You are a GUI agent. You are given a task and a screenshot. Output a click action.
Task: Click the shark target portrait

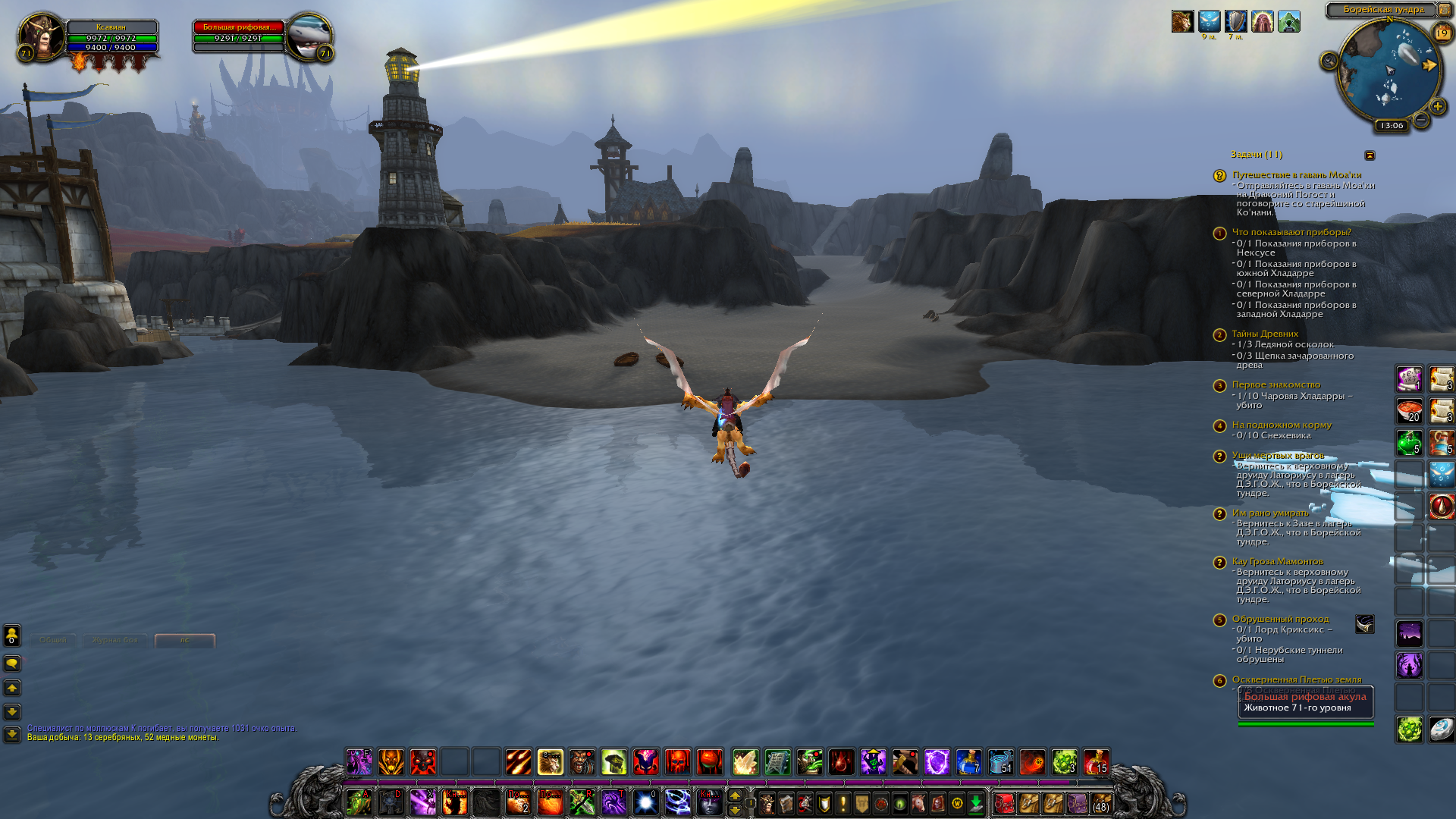coord(309,36)
